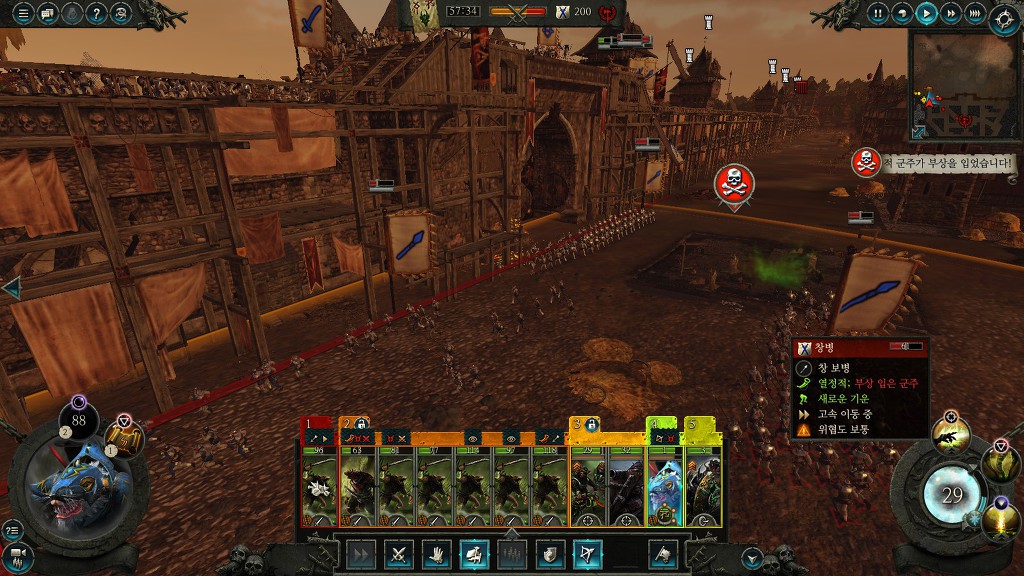
Task: Open the hamburger game menu
Action: pyautogui.click(x=23, y=14)
